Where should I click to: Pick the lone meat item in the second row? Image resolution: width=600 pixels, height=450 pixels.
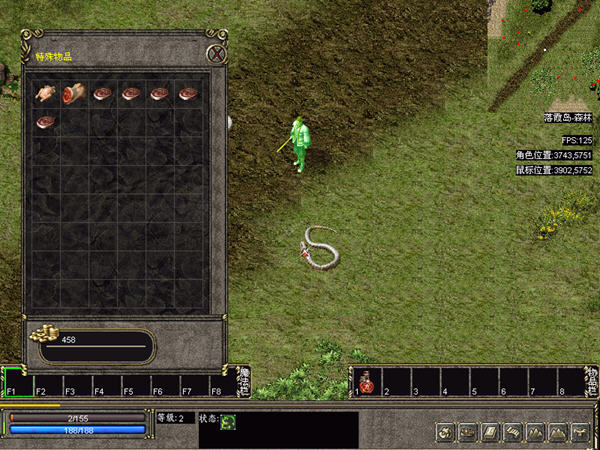pos(46,121)
